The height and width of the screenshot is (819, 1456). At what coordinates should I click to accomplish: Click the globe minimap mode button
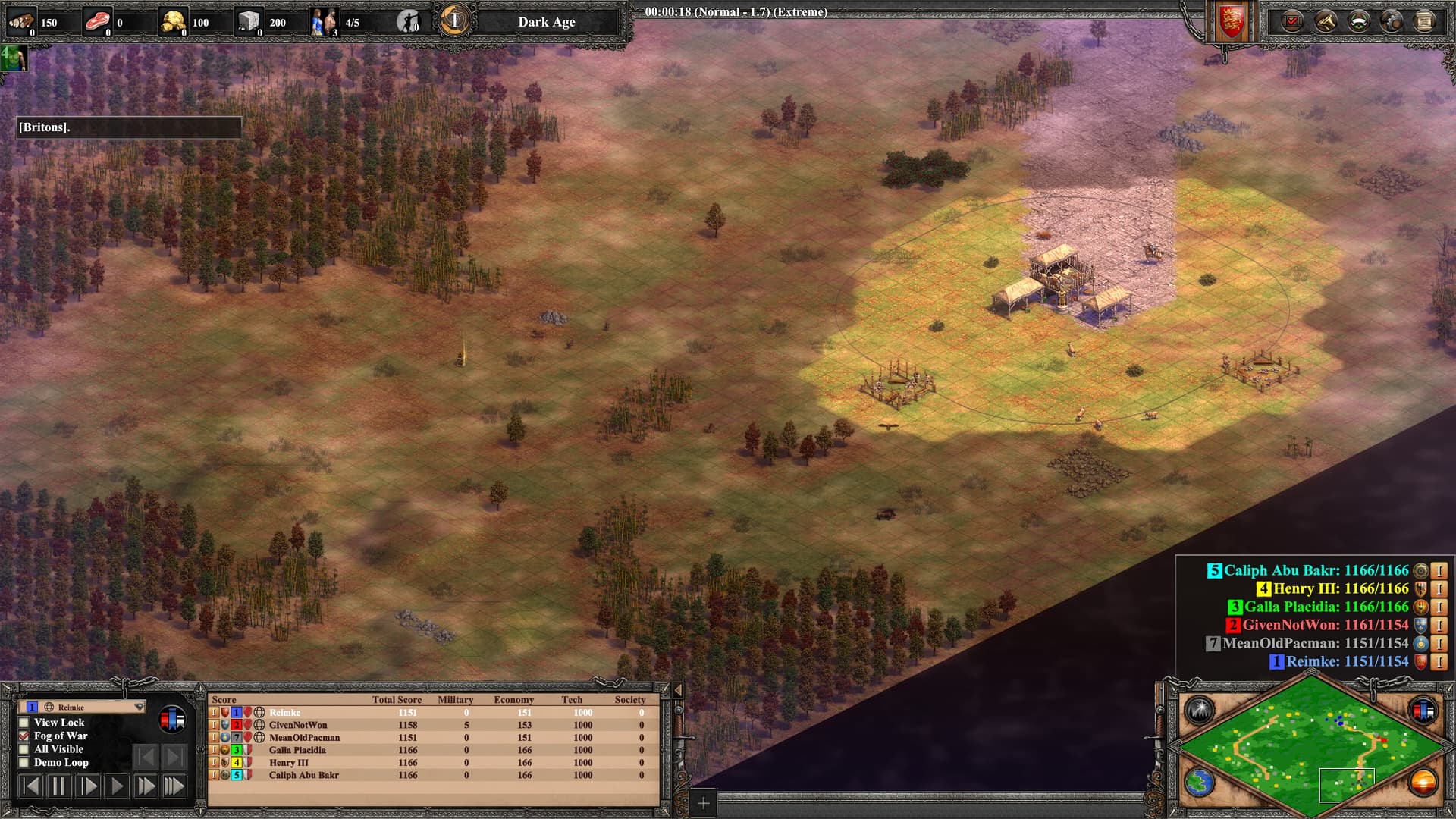[x=1200, y=782]
